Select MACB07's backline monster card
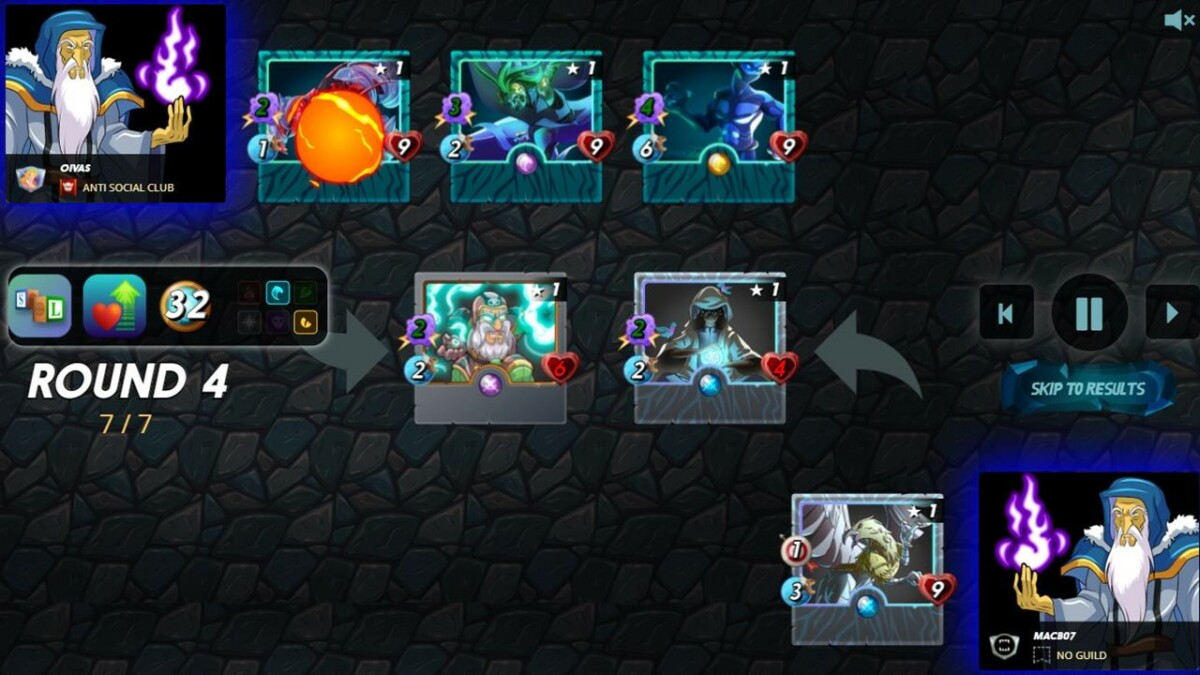Image resolution: width=1200 pixels, height=675 pixels. (x=867, y=566)
